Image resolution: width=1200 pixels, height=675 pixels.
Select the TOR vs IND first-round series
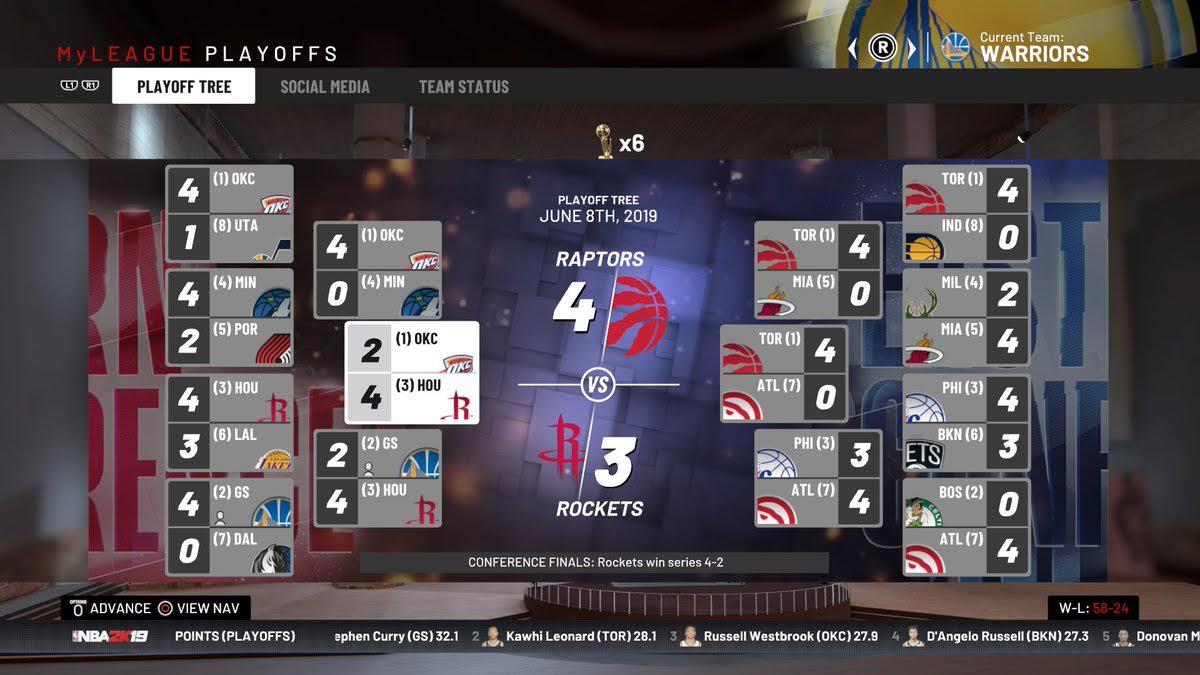[x=966, y=214]
